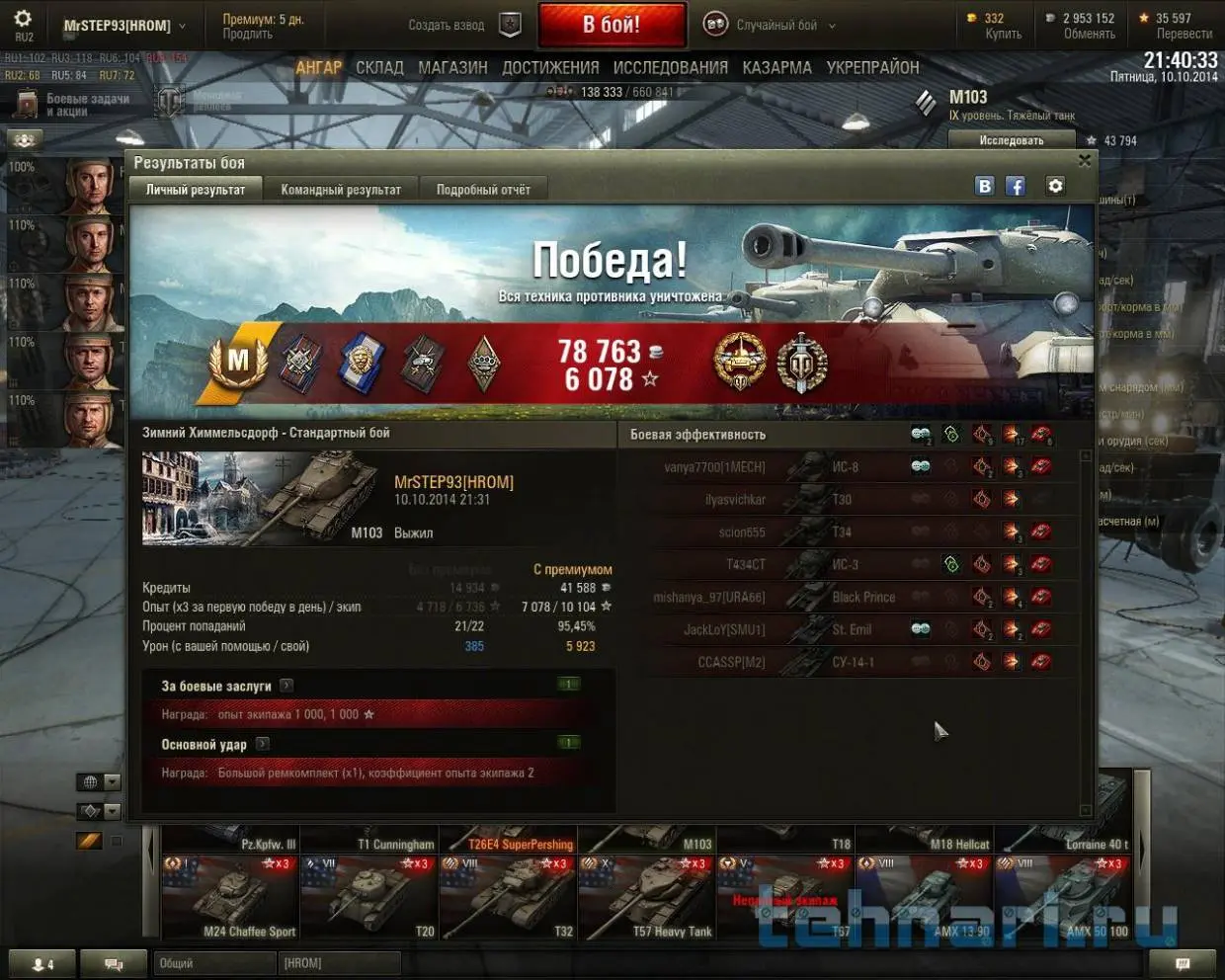Image resolution: width=1225 pixels, height=980 pixels.
Task: Share the result via the VK icon
Action: [984, 186]
